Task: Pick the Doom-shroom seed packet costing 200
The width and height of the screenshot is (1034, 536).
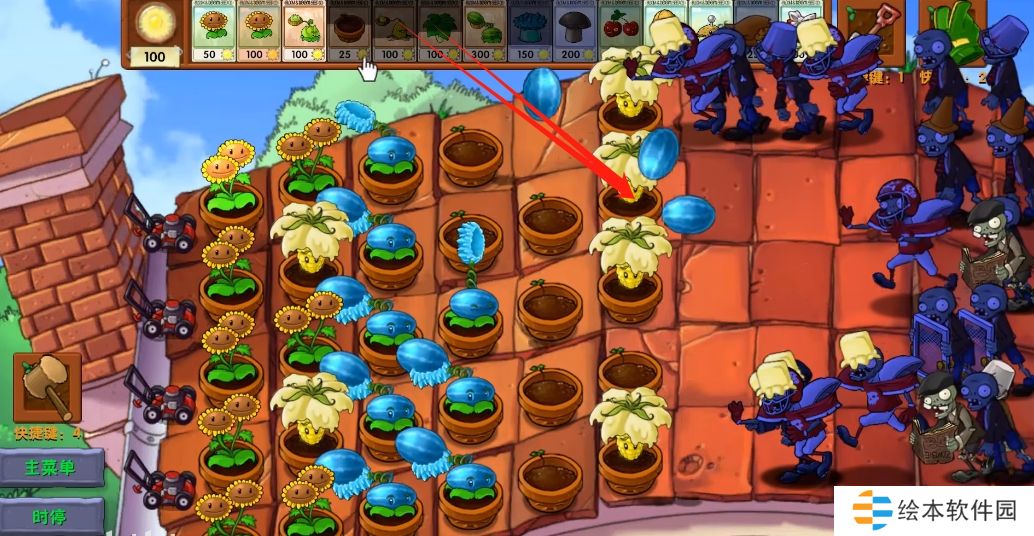Action: point(574,31)
